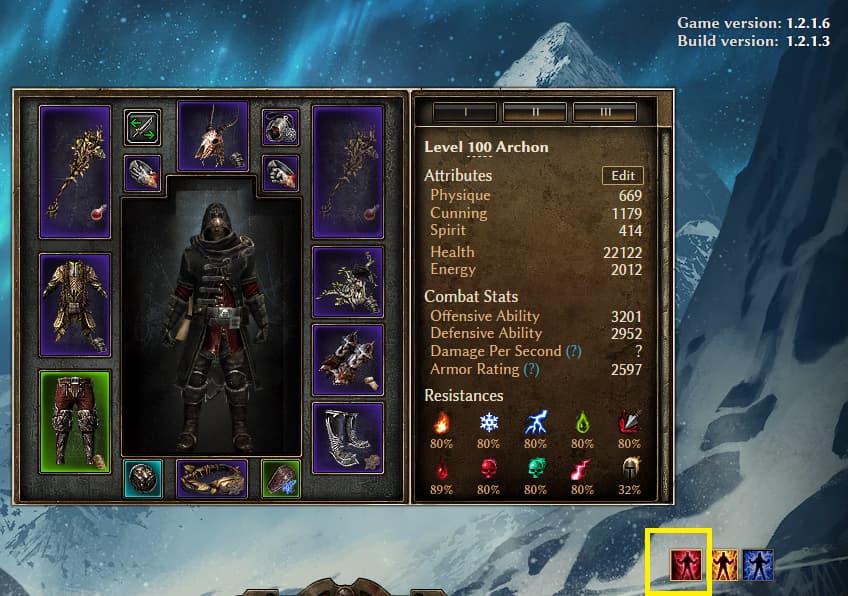Click the silver boots equipment slot
Screen dimensions: 848x596
(x=348, y=437)
